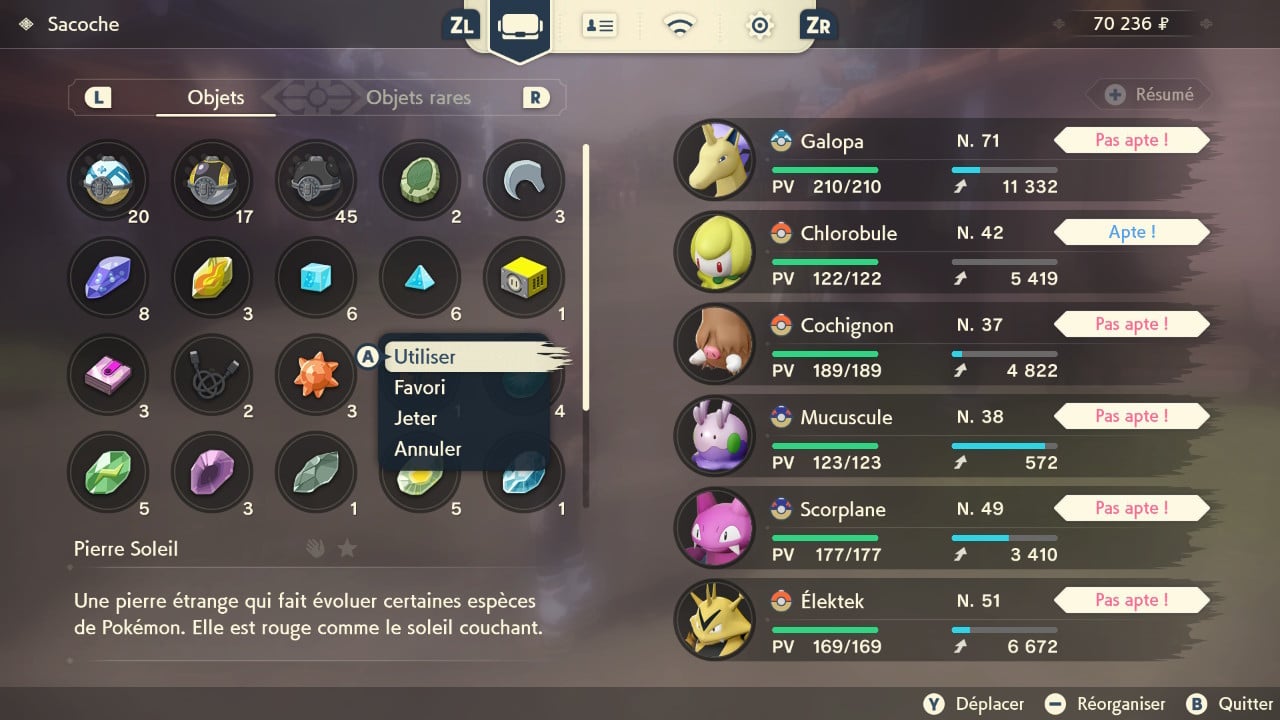The image size is (1280, 720).
Task: Select the blue ice cube item slot
Action: click(316, 278)
